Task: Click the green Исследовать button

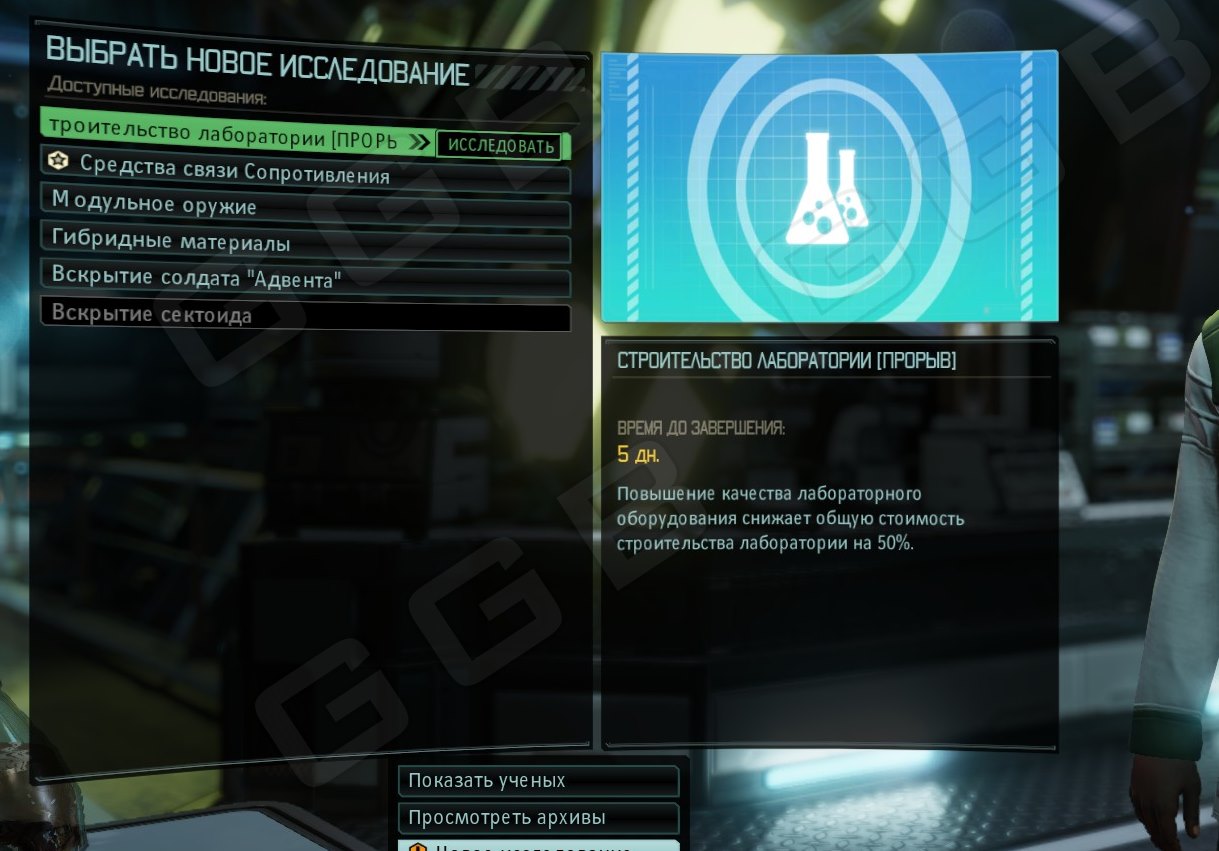Action: [501, 146]
